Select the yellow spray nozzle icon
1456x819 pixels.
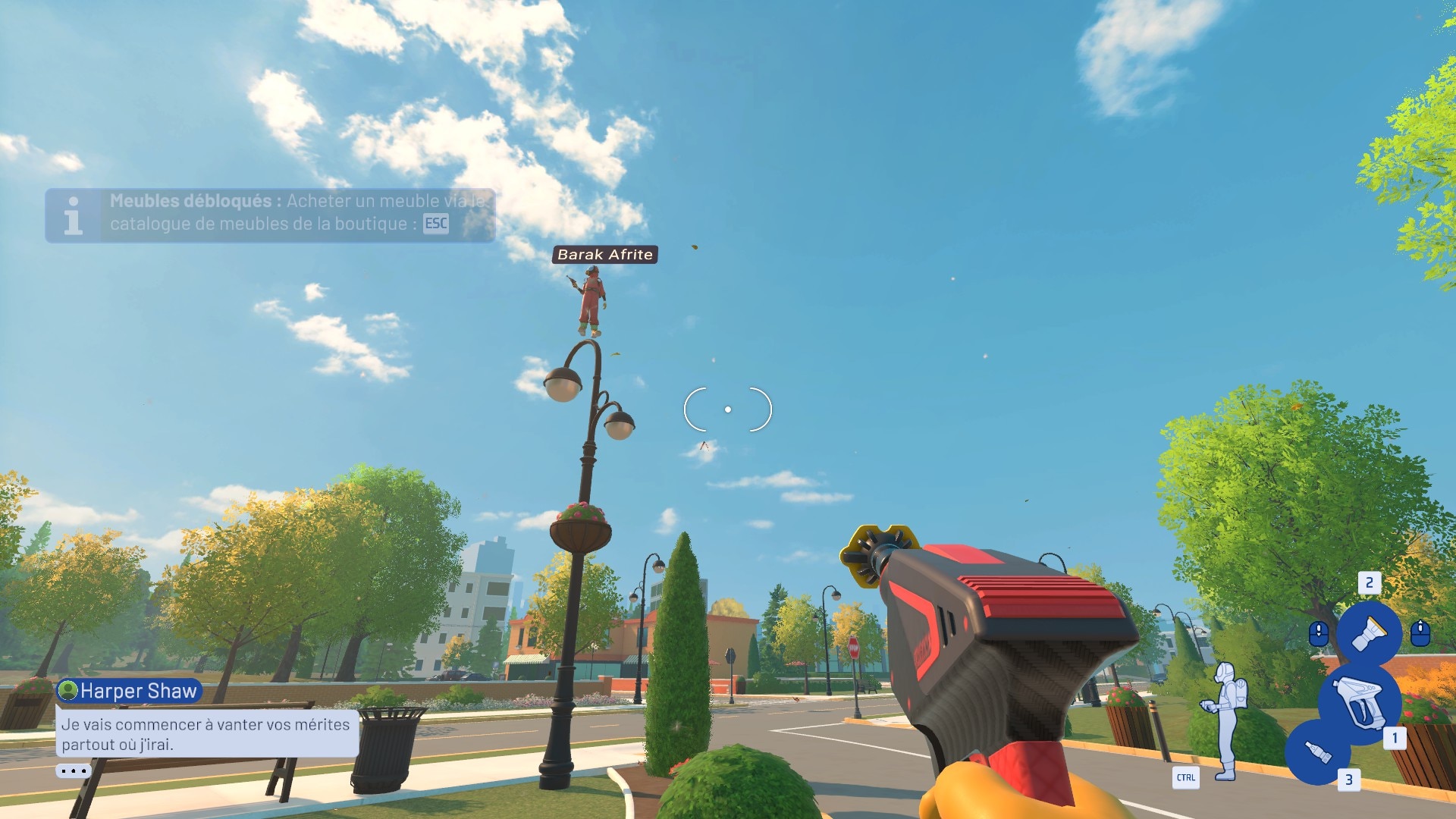pyautogui.click(x=1369, y=632)
